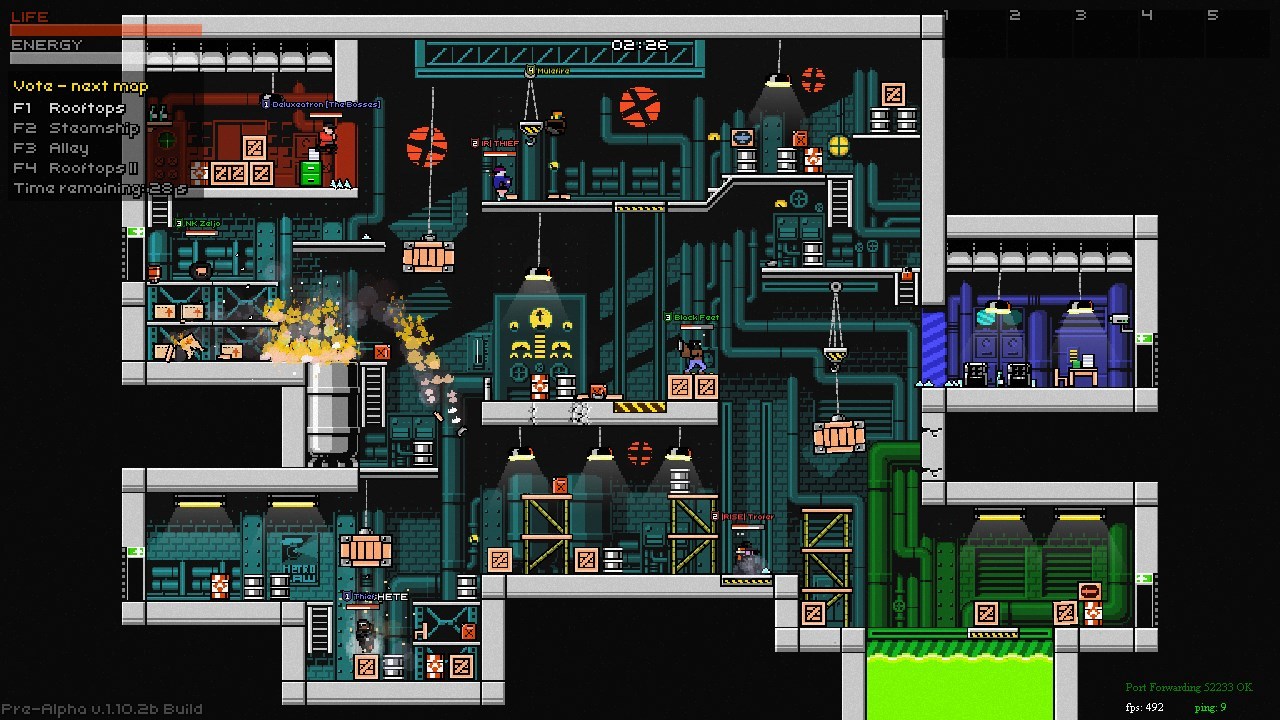
Task: Click the Port Forwarding 52233 OK message
Action: click(1191, 687)
